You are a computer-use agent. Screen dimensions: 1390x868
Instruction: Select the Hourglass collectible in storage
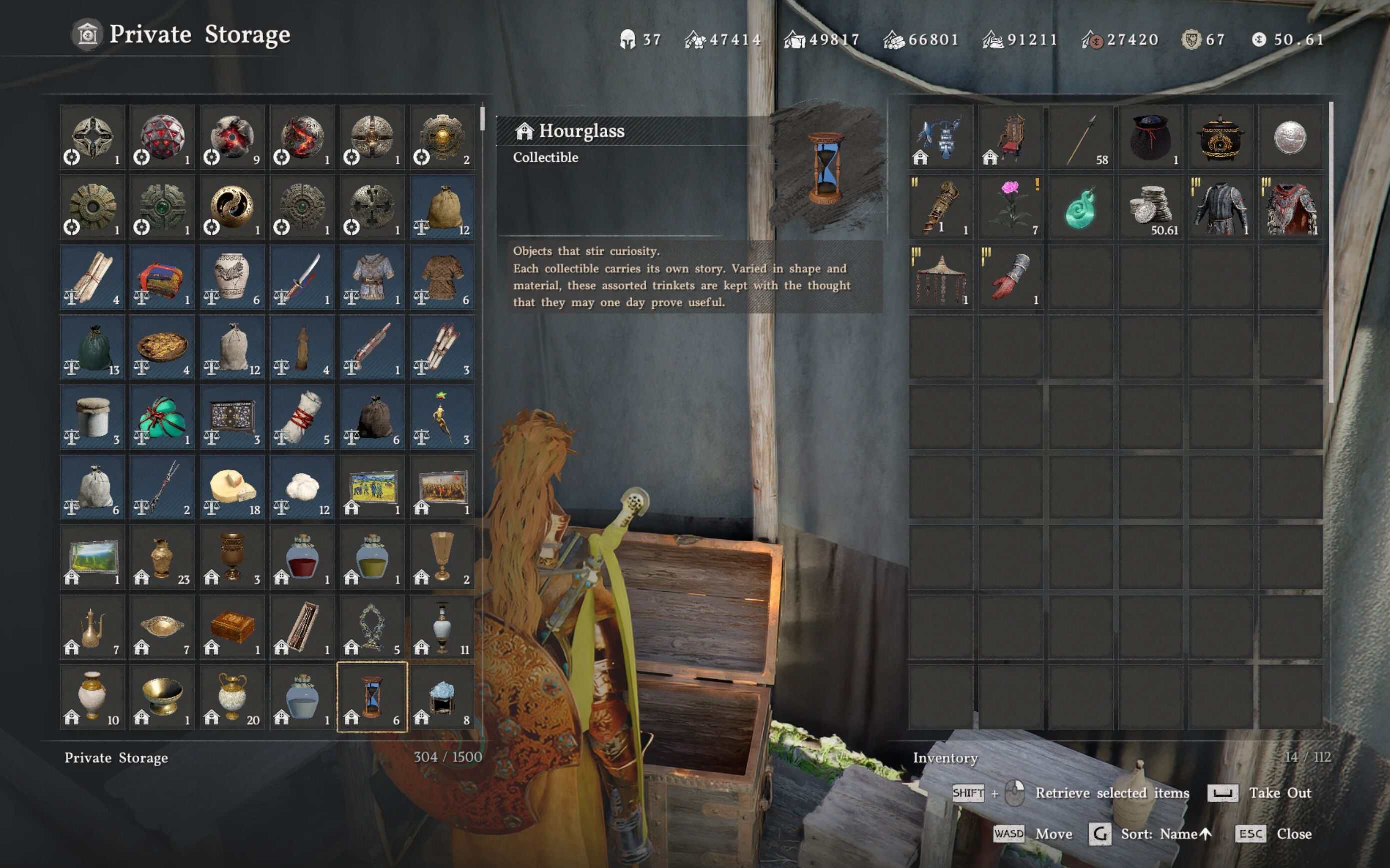(x=372, y=697)
